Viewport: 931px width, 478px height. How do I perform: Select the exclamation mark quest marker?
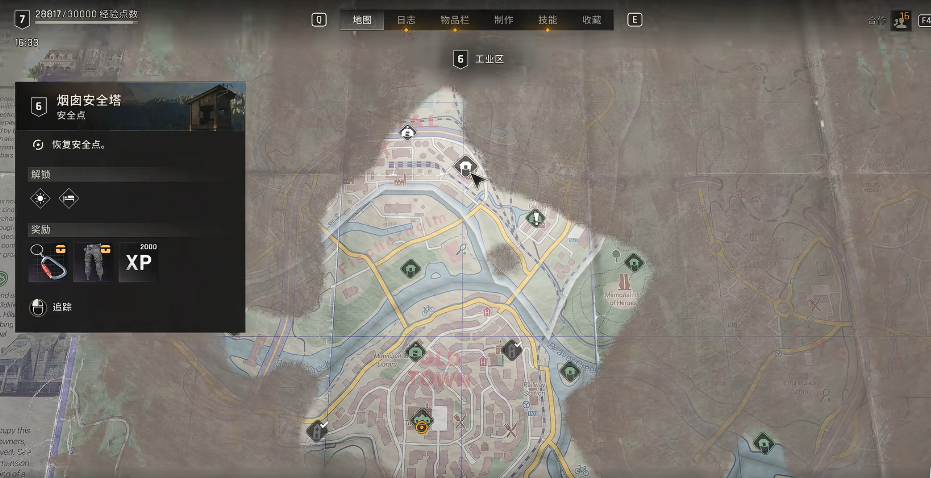click(536, 218)
